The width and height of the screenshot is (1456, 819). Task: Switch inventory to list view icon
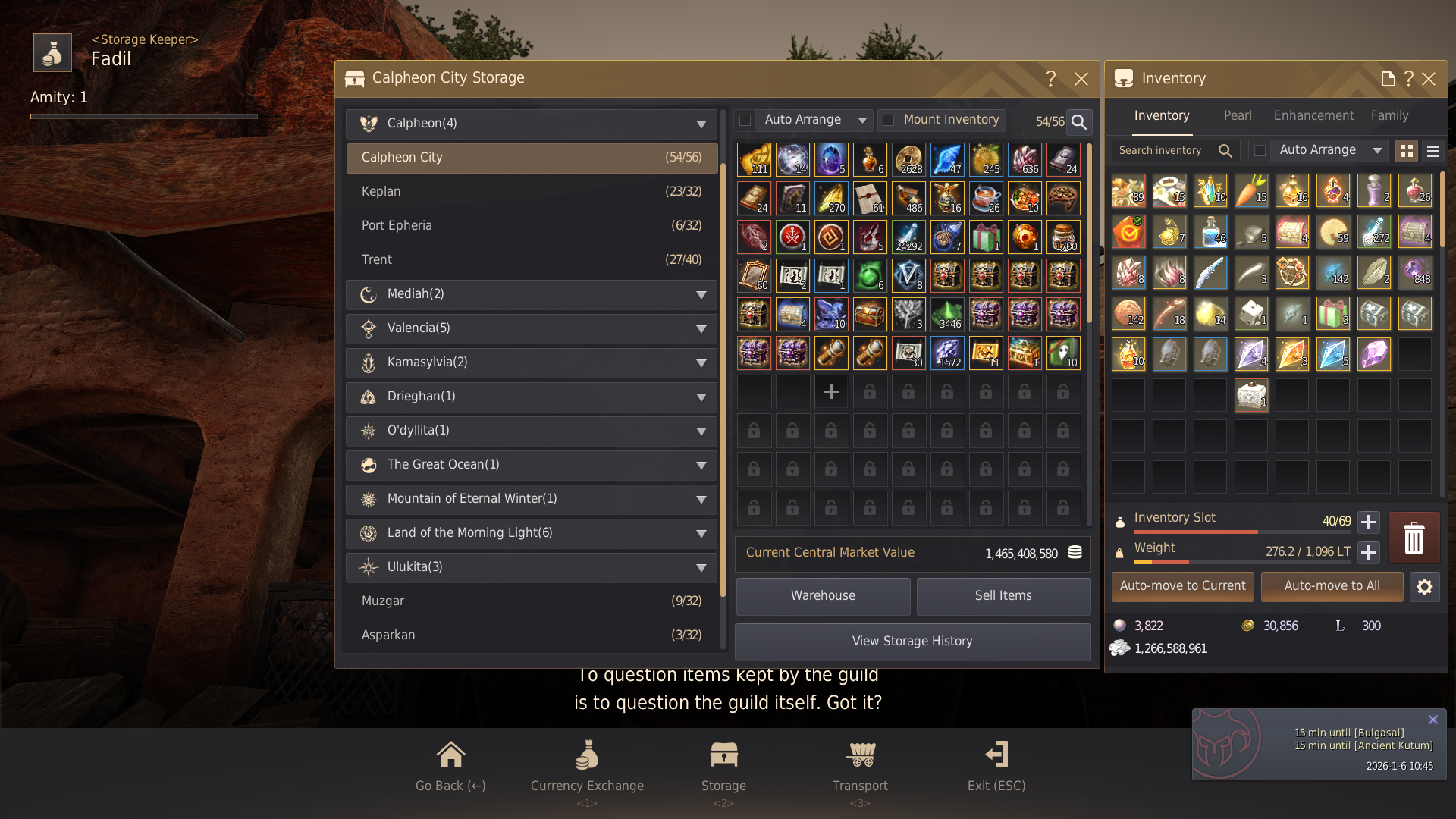coord(1432,150)
